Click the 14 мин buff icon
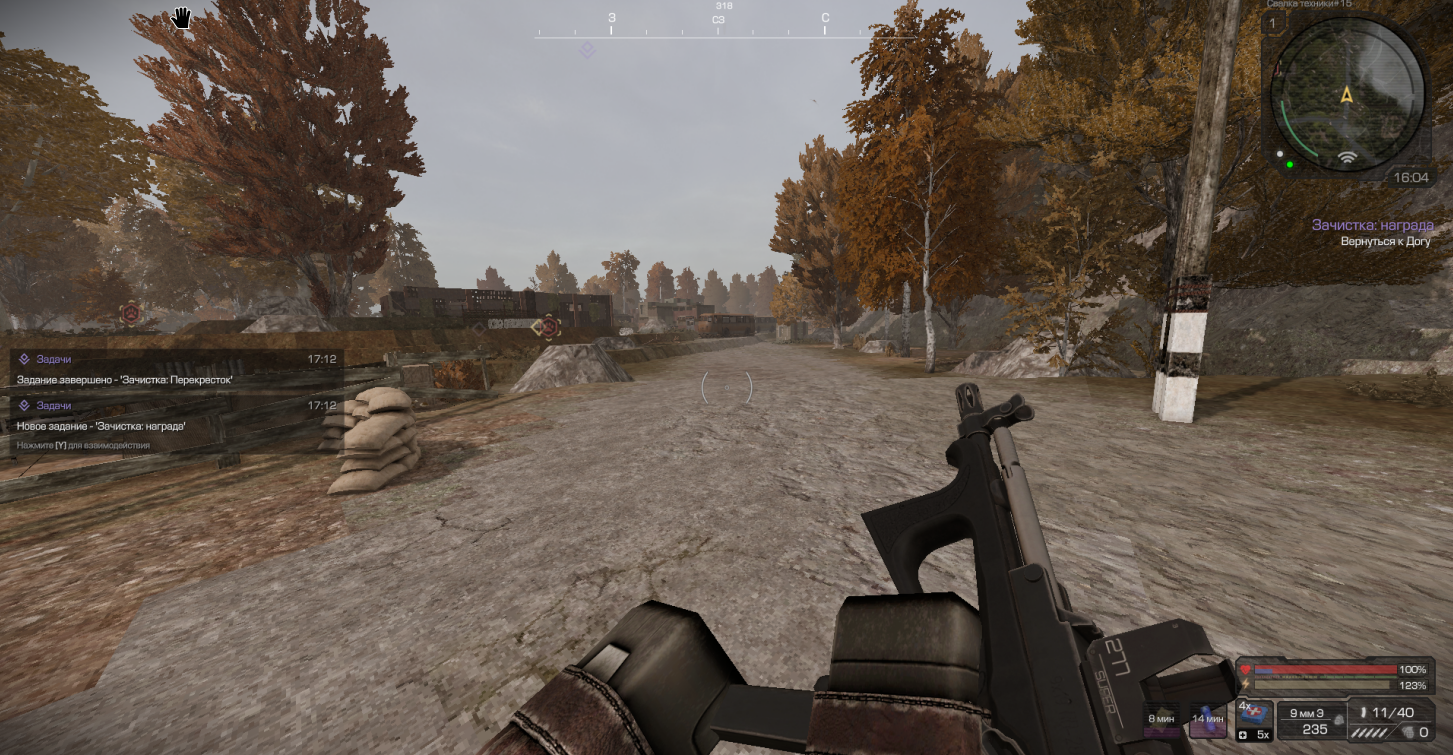 [x=1208, y=720]
